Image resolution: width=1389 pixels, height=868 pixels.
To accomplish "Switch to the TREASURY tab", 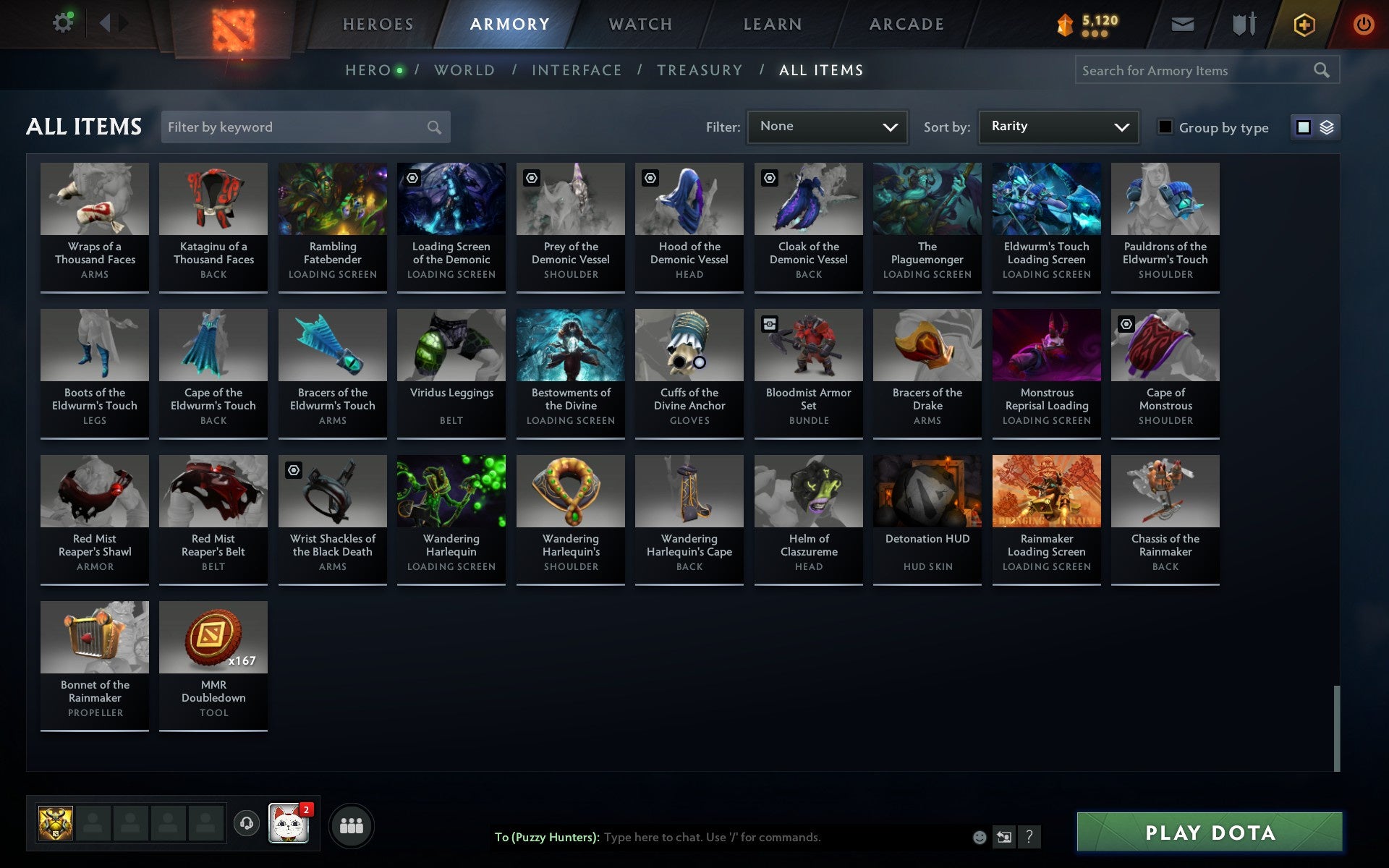I will pyautogui.click(x=699, y=70).
